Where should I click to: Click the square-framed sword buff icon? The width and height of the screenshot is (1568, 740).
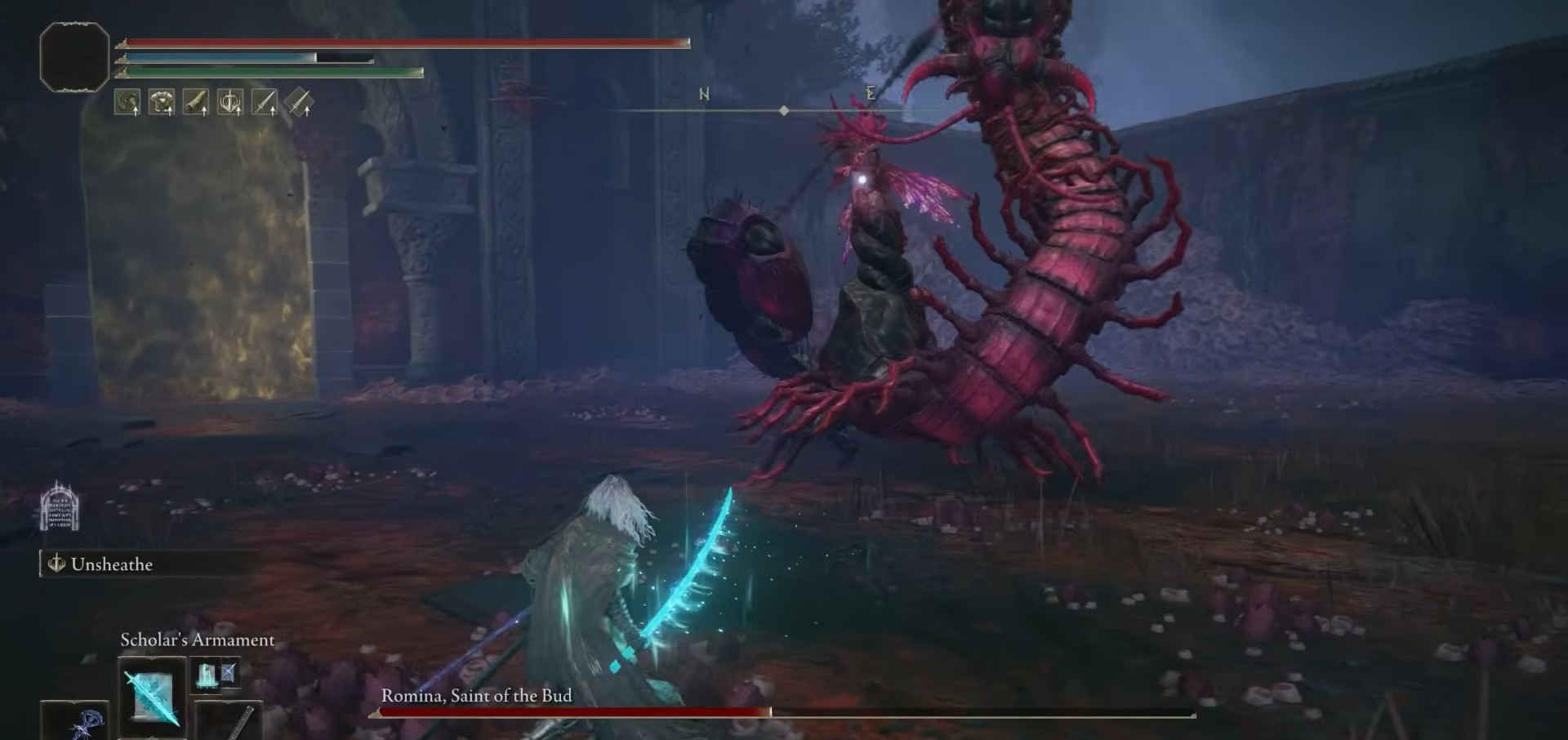pos(265,102)
